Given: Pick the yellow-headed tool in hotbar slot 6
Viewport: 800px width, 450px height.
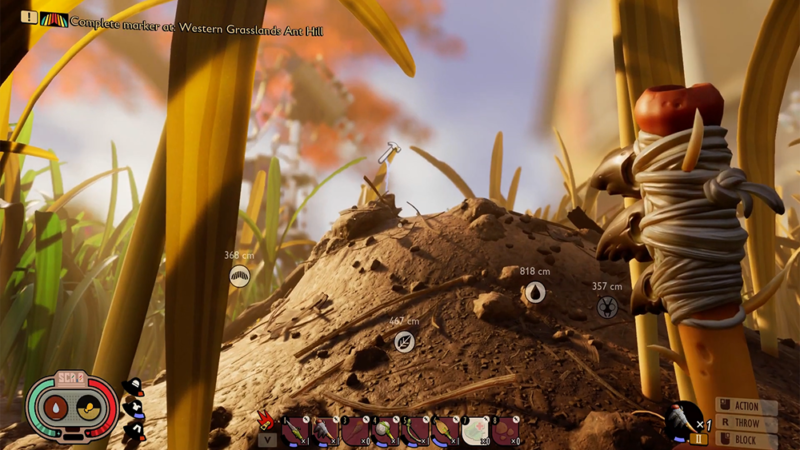Looking at the screenshot, I should 445,430.
